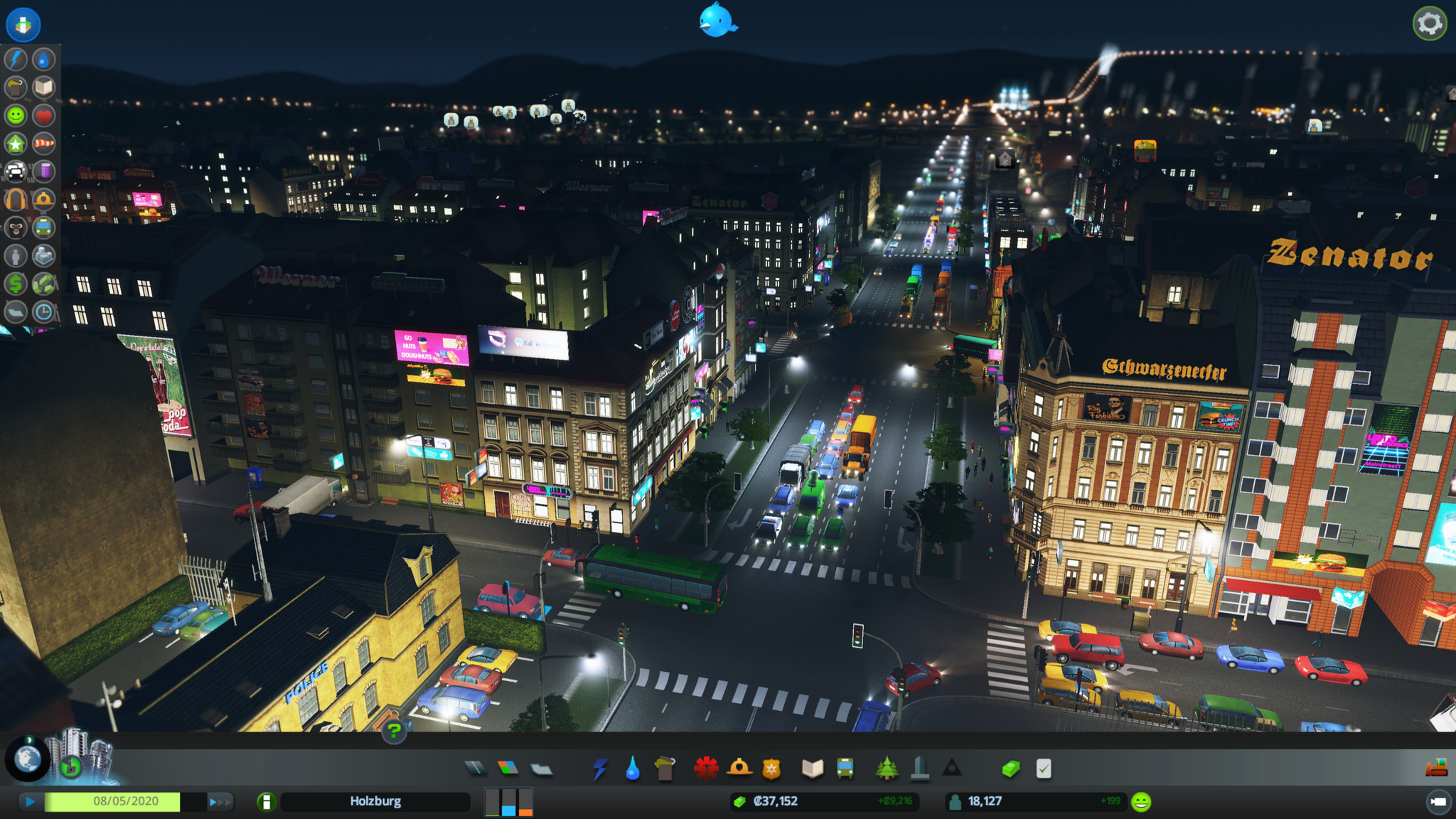Image resolution: width=1456 pixels, height=819 pixels.
Task: Open the milestones unlock button
Action: 71,767
